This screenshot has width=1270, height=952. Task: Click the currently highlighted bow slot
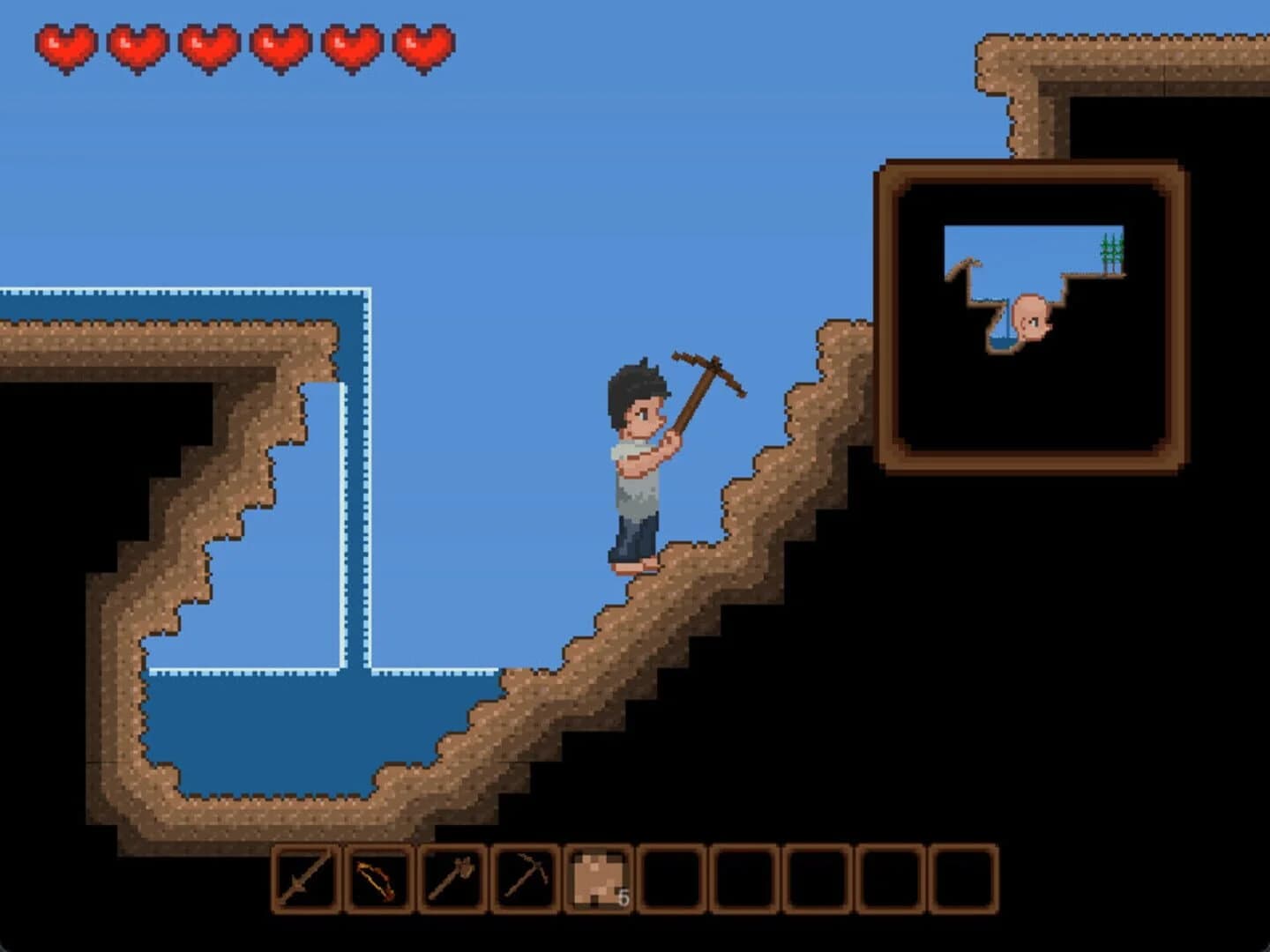click(379, 877)
